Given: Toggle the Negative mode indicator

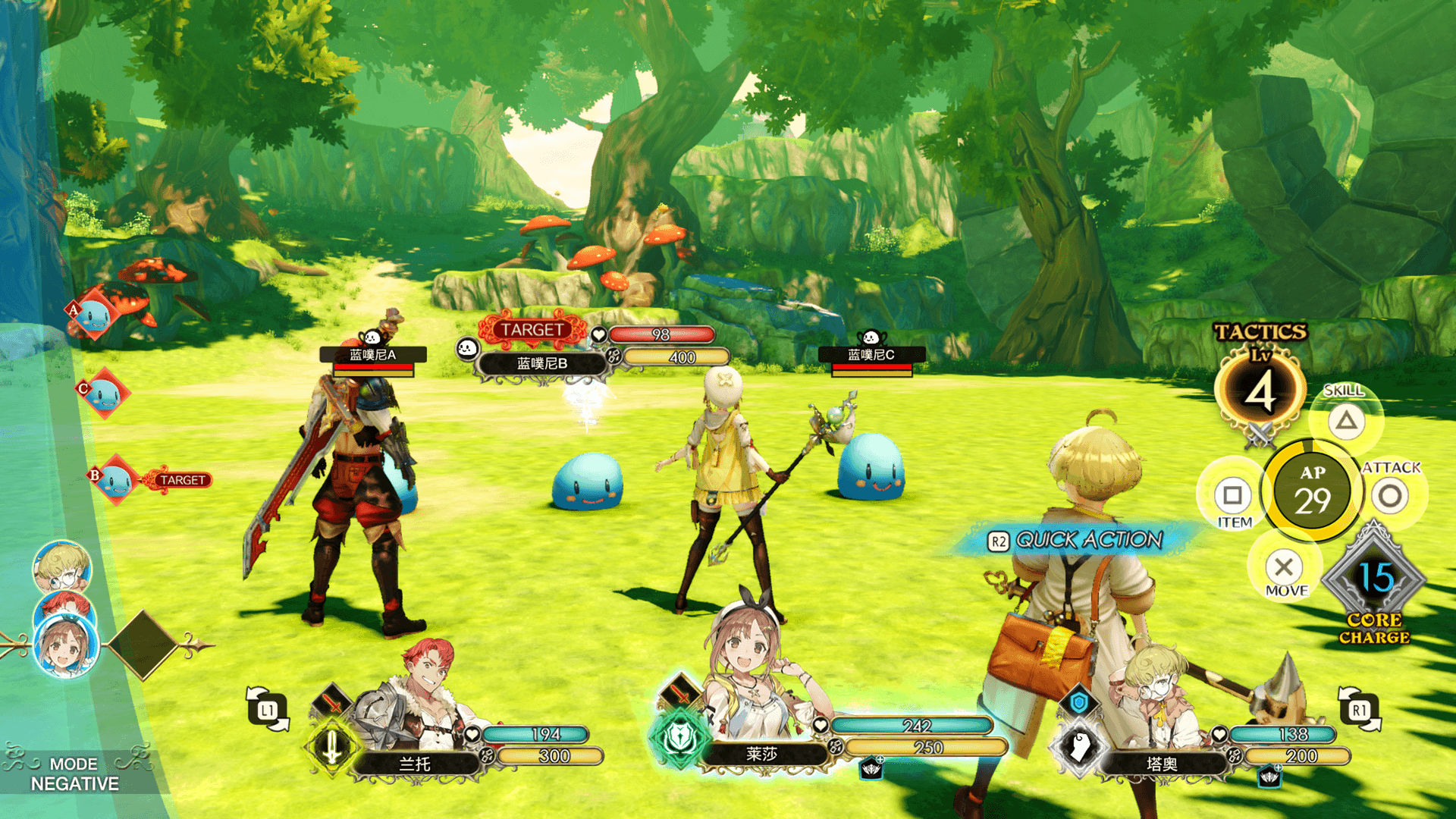Looking at the screenshot, I should (x=74, y=774).
